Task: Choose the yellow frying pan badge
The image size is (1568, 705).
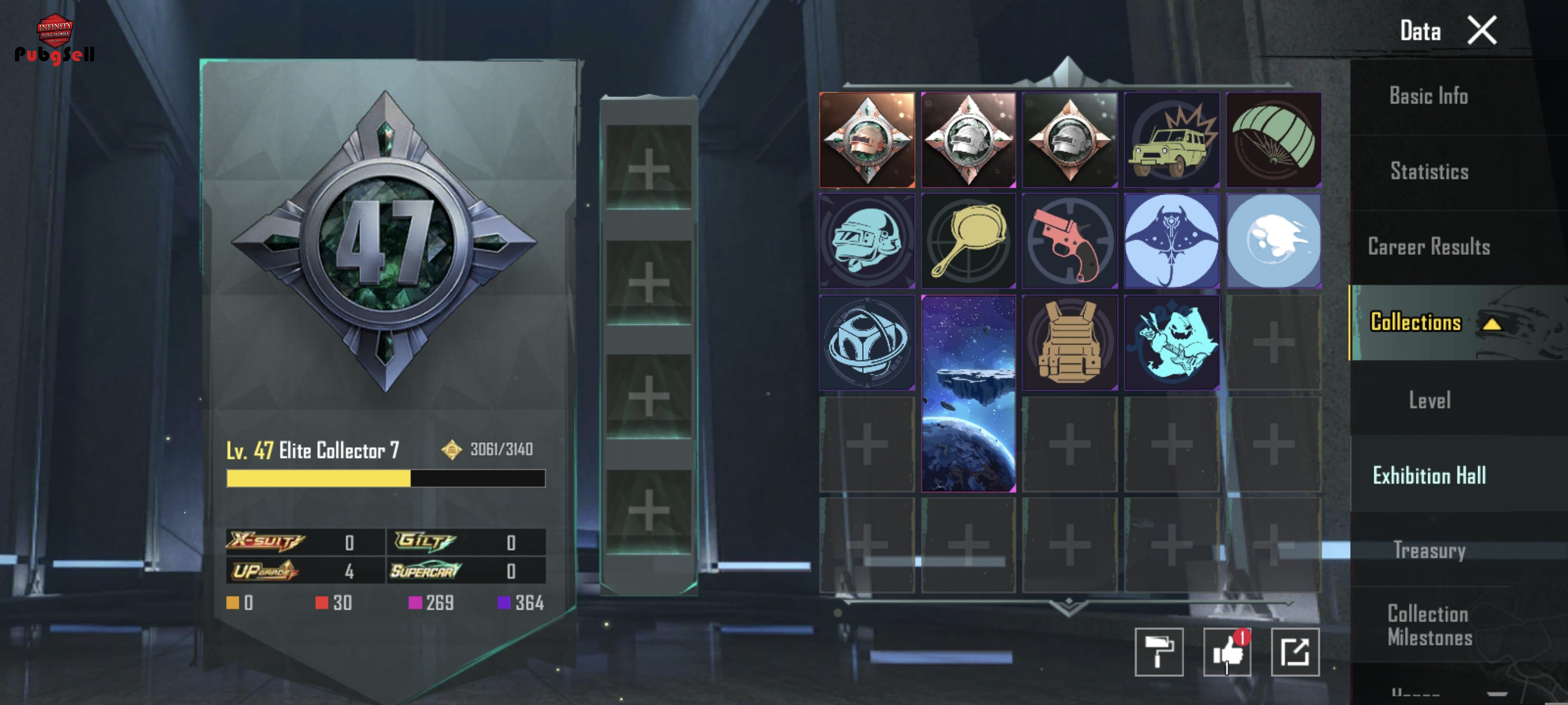Action: click(x=968, y=241)
